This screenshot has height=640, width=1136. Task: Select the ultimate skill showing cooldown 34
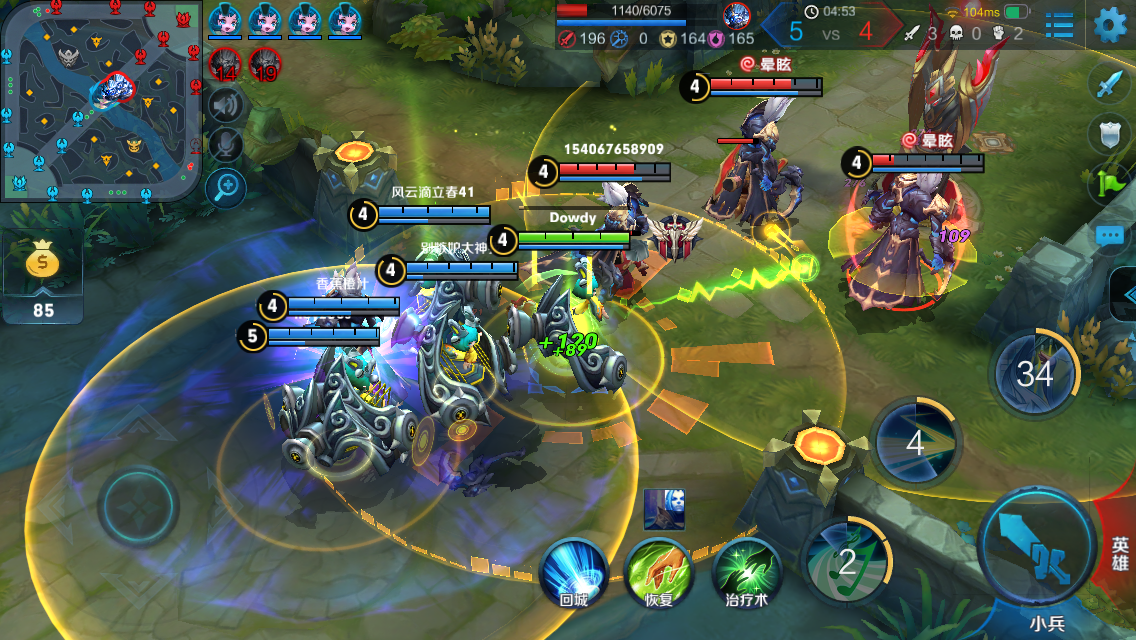pyautogui.click(x=1035, y=374)
